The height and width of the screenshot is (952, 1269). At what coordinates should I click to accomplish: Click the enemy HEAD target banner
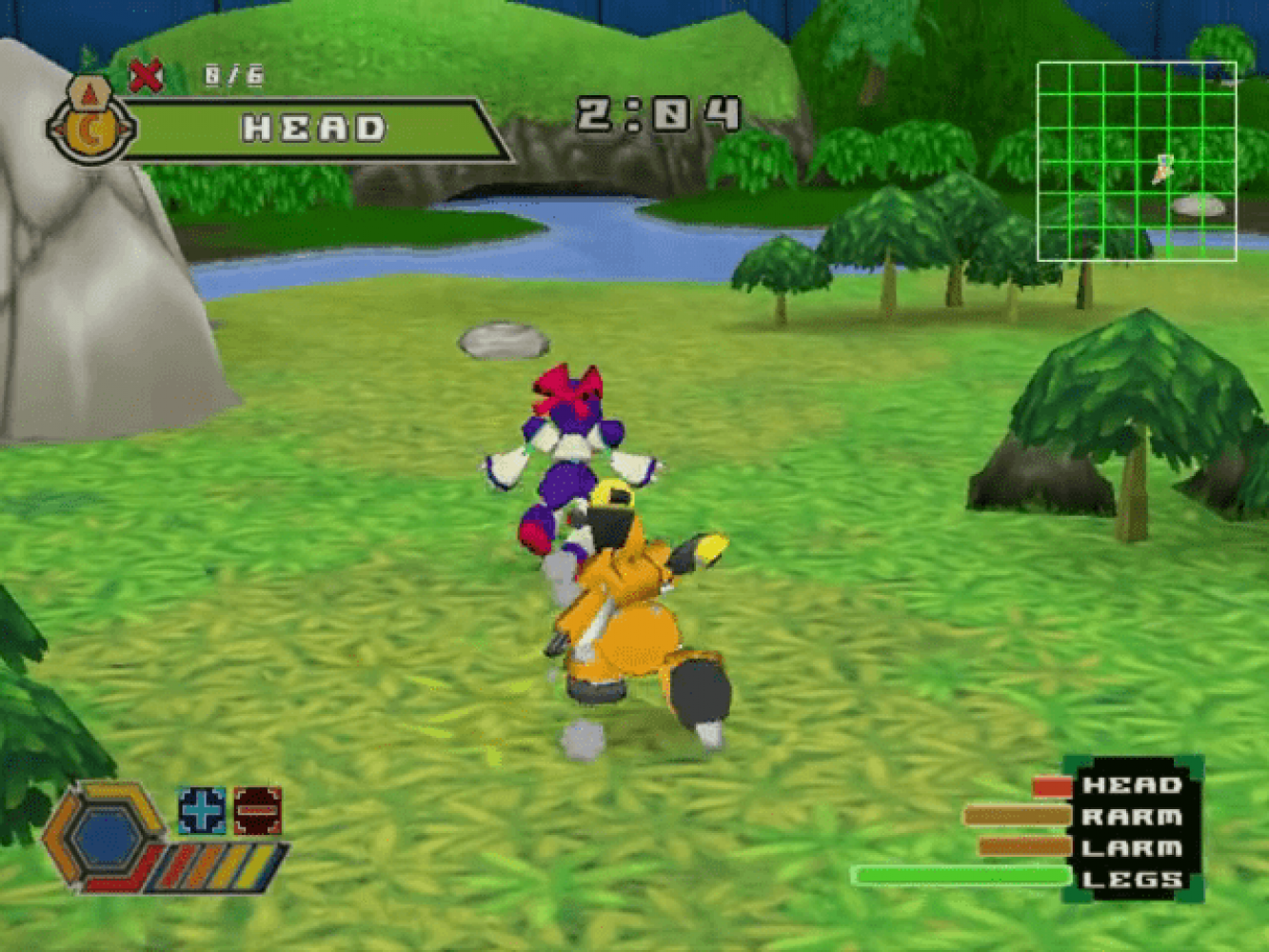(x=314, y=129)
